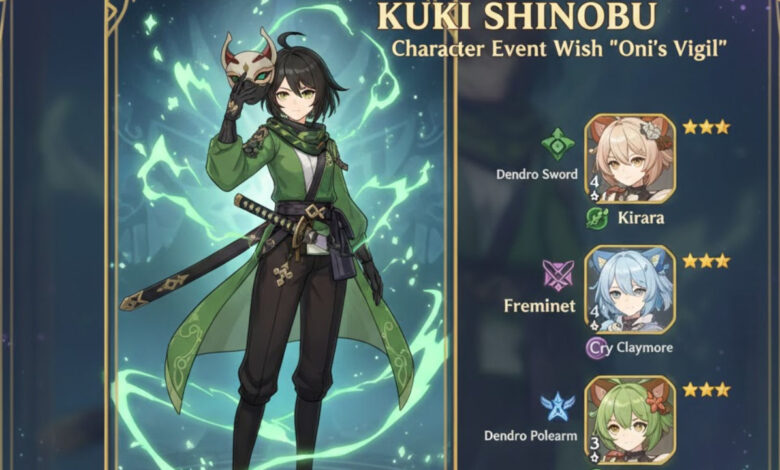780x470 pixels.
Task: Click the green Dendro Sword emblem
Action: click(558, 145)
